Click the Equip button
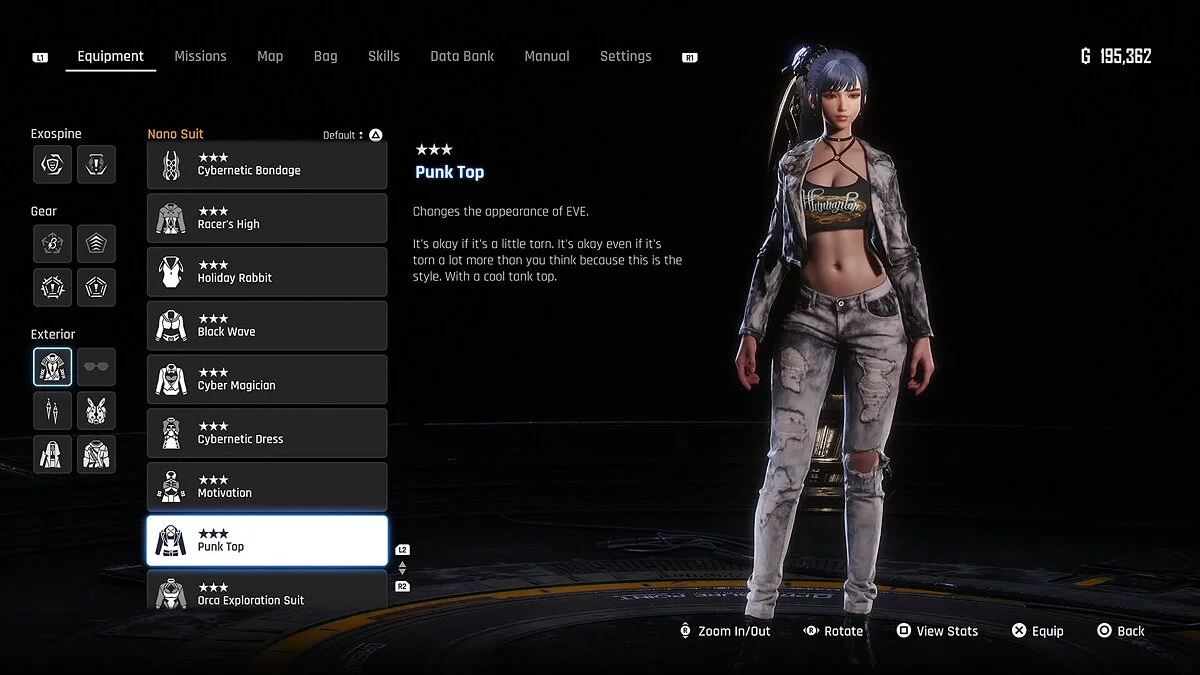Screen dimensions: 1200x675 (1037, 631)
